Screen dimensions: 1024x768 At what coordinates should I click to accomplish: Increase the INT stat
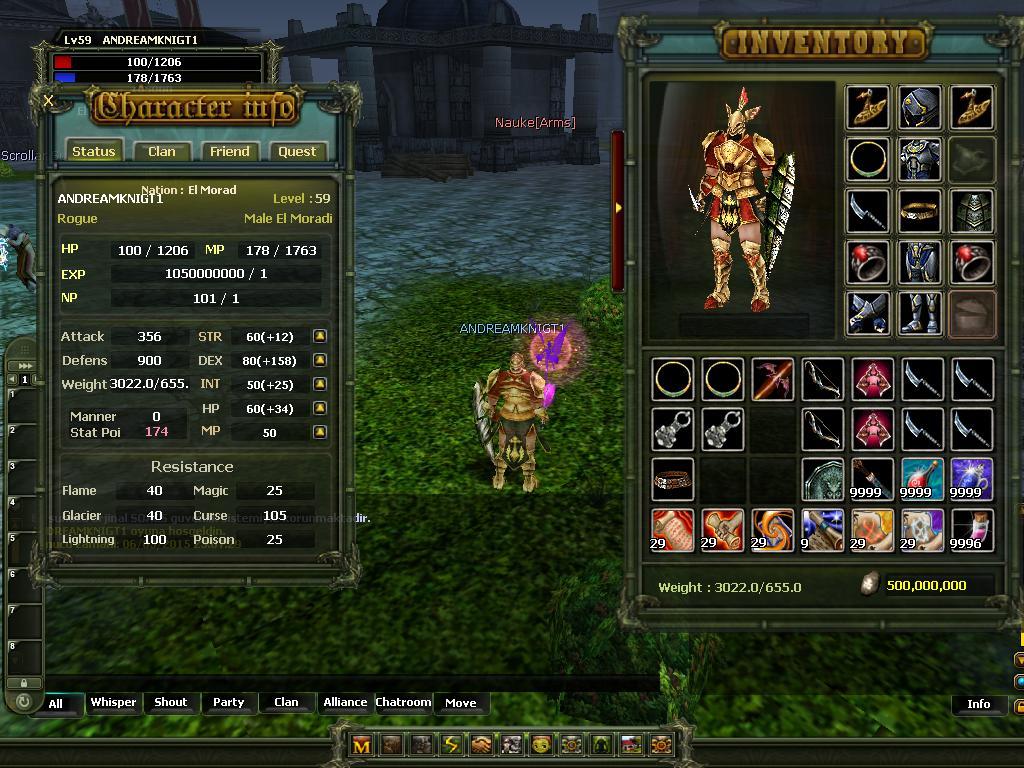tap(319, 384)
